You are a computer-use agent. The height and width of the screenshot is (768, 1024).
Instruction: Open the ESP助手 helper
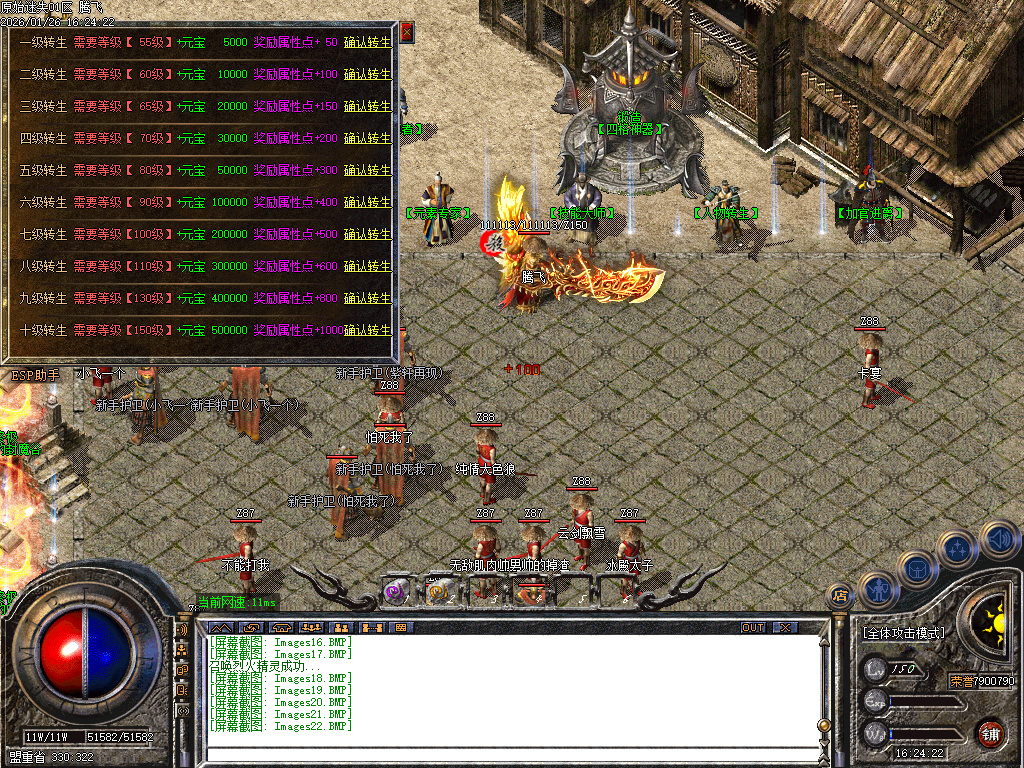pyautogui.click(x=35, y=375)
